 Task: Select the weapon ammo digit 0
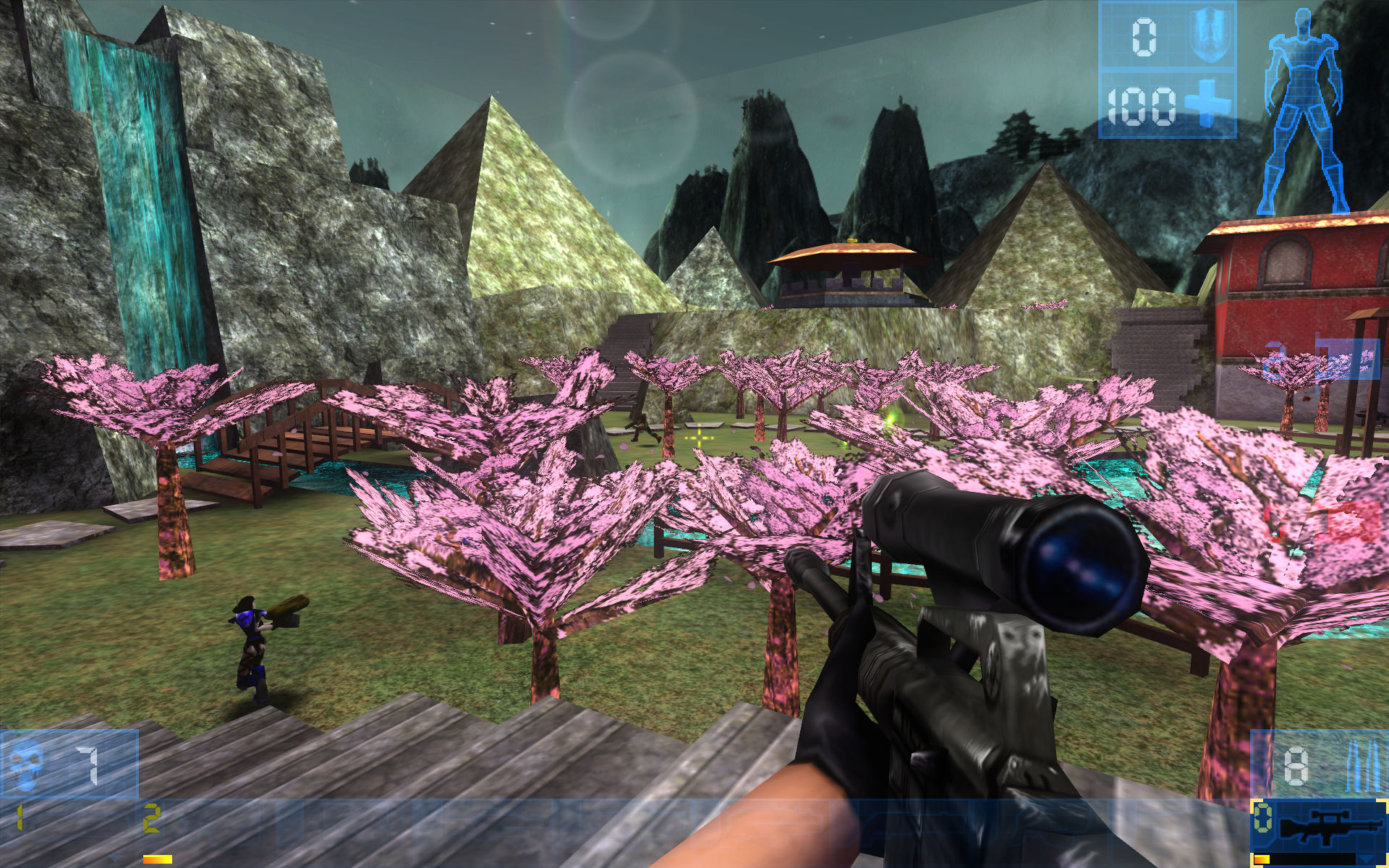1263,817
